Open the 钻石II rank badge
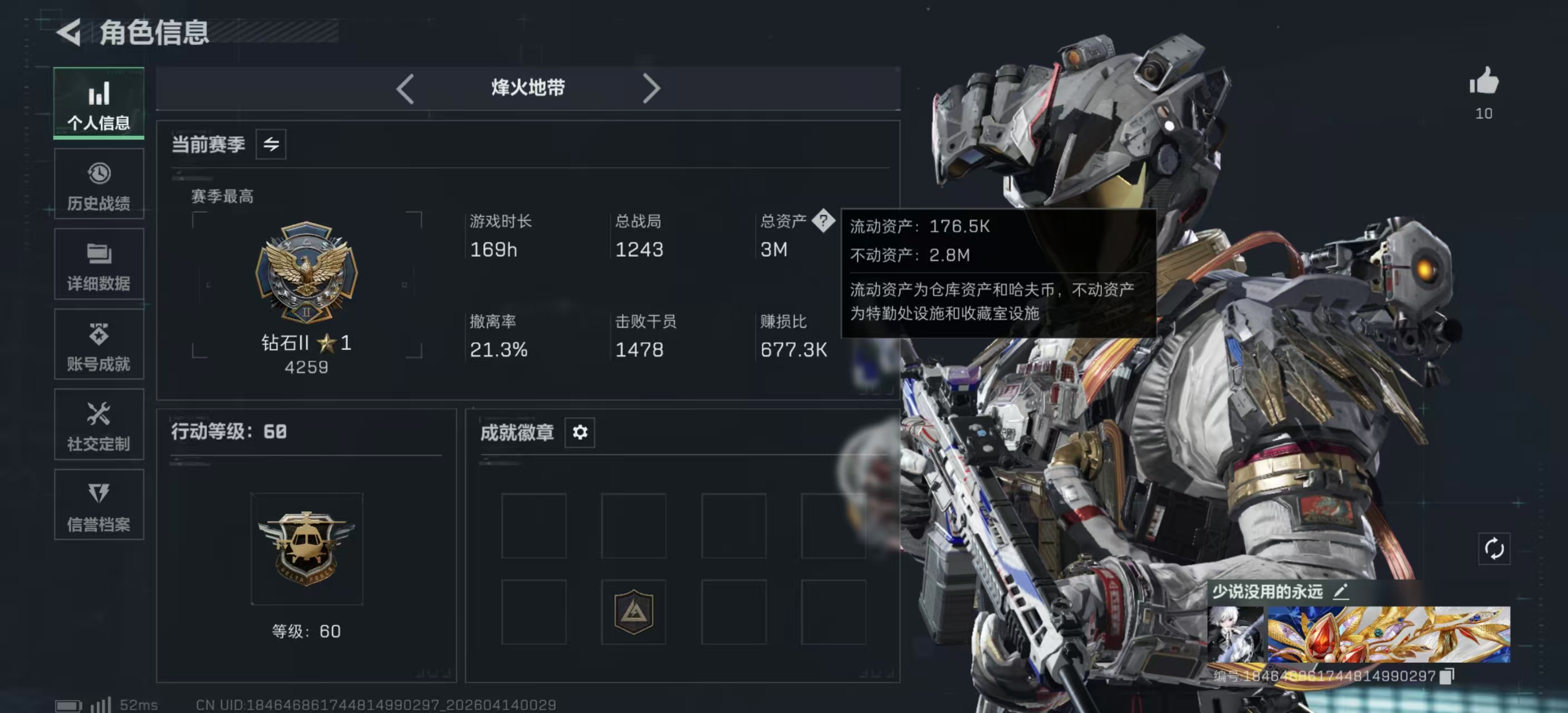The image size is (1568, 713). click(307, 273)
